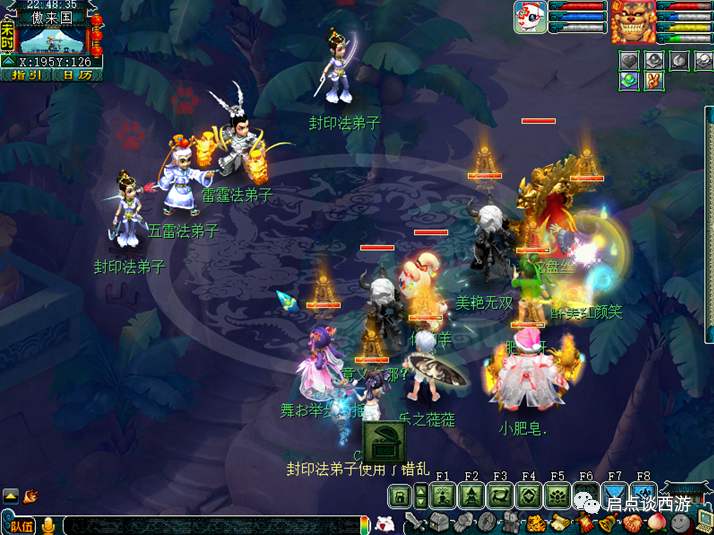714x535 pixels.
Task: Select the pet portrait with white chicken
Action: [x=530, y=18]
